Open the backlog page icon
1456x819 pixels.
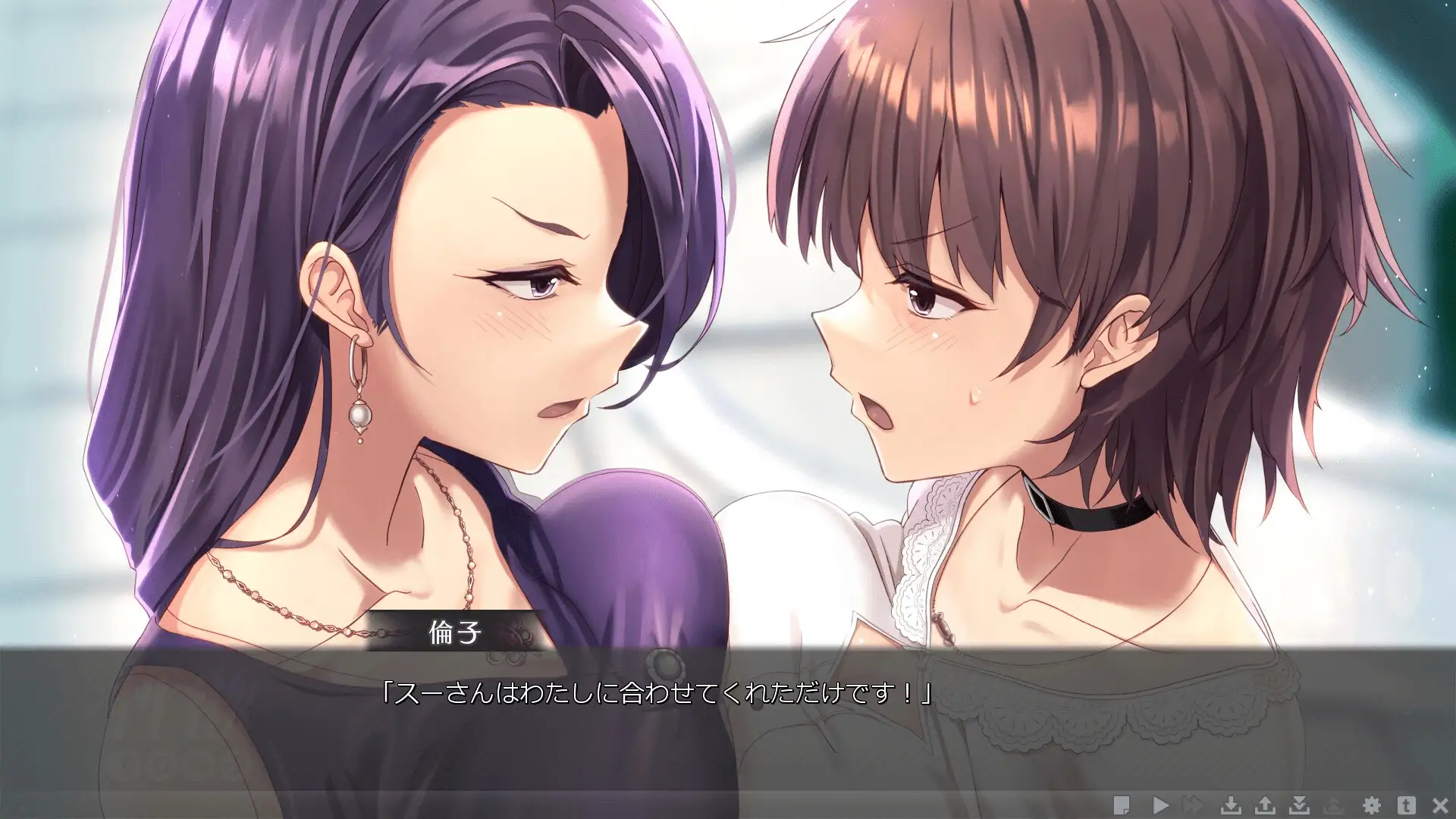point(1122,805)
